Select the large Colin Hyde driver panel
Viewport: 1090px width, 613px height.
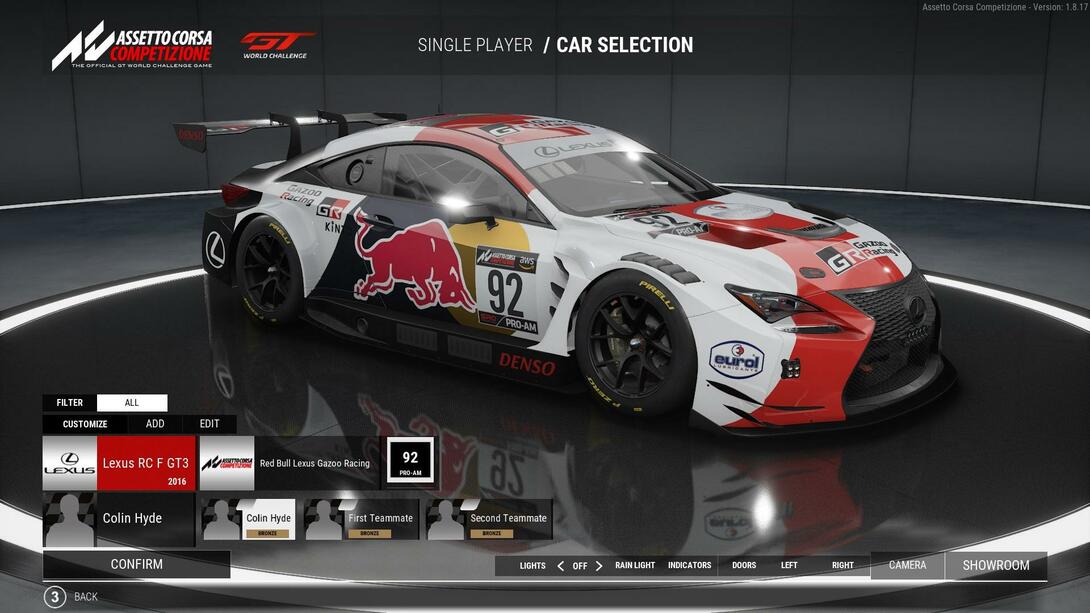pyautogui.click(x=119, y=519)
